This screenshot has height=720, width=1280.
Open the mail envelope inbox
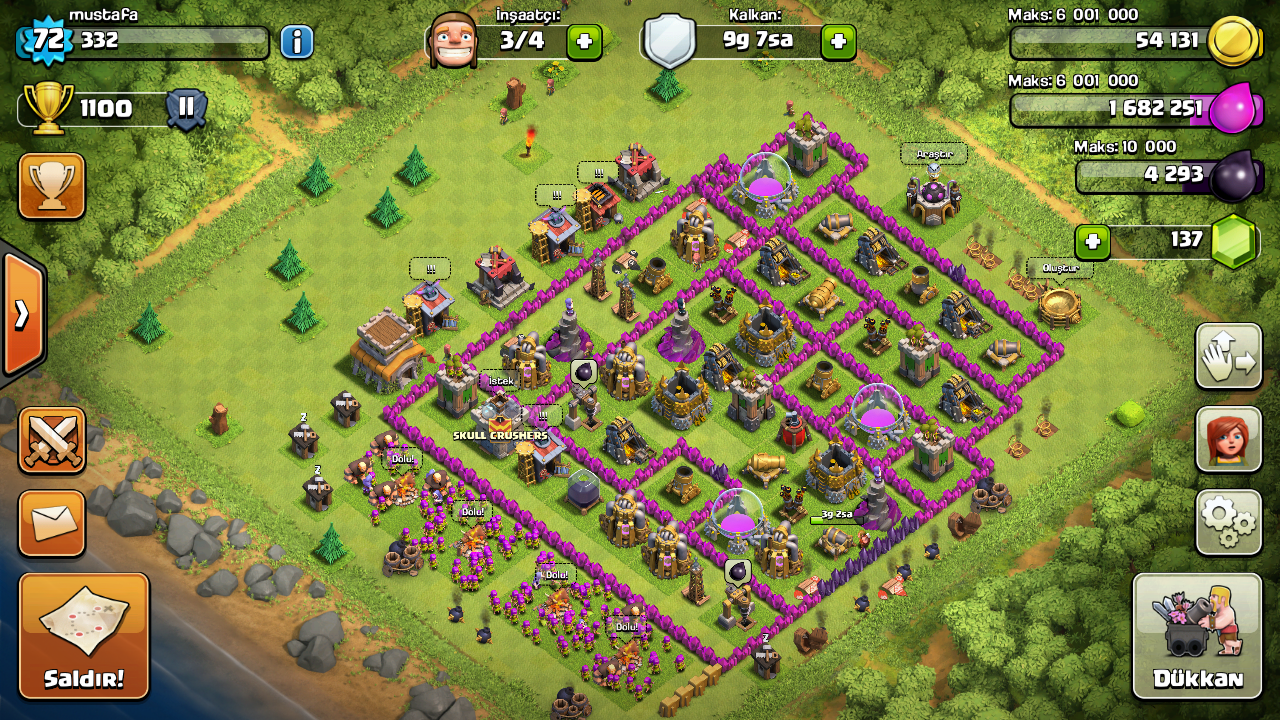[x=52, y=523]
